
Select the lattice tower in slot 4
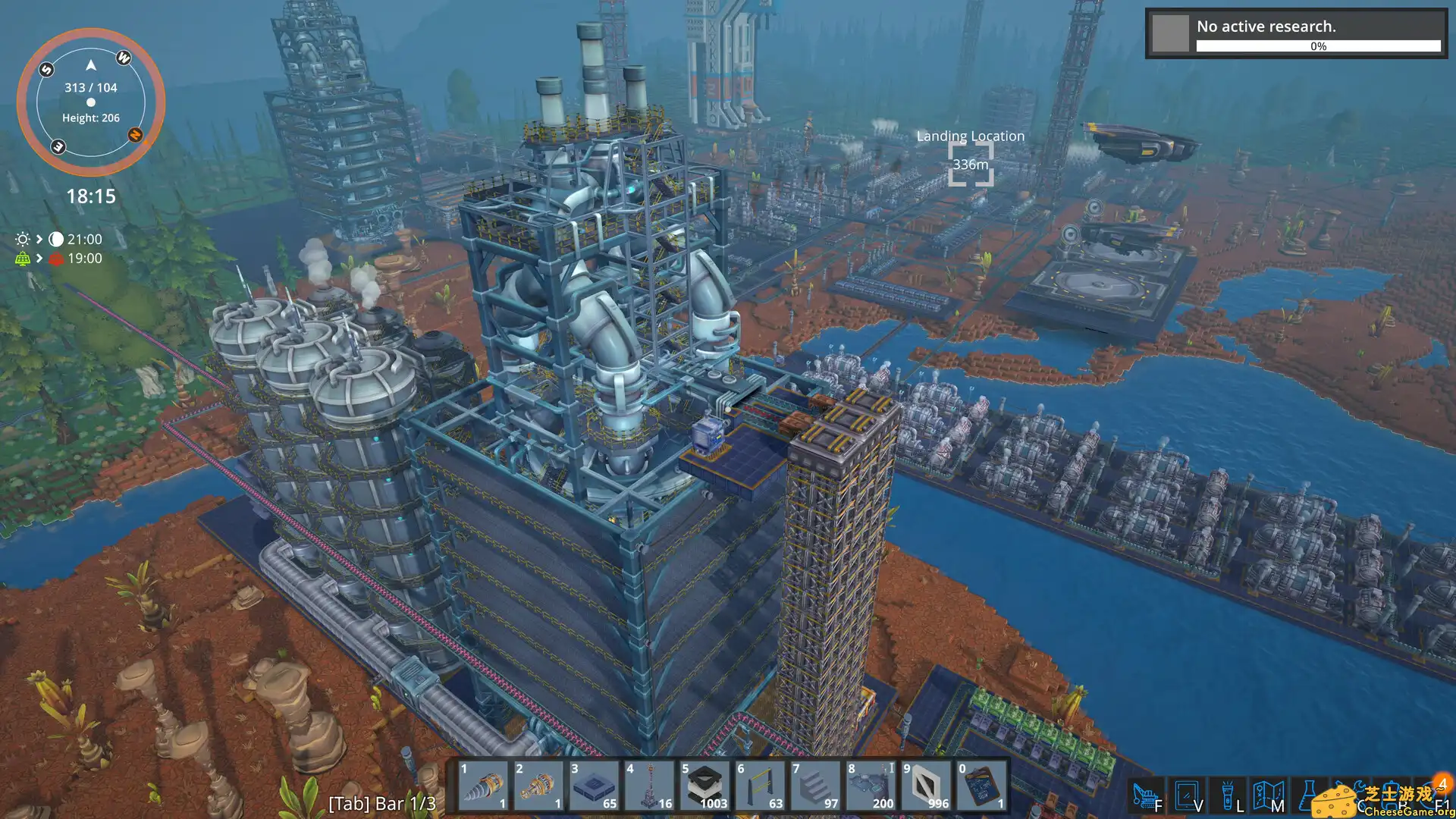coord(649,786)
